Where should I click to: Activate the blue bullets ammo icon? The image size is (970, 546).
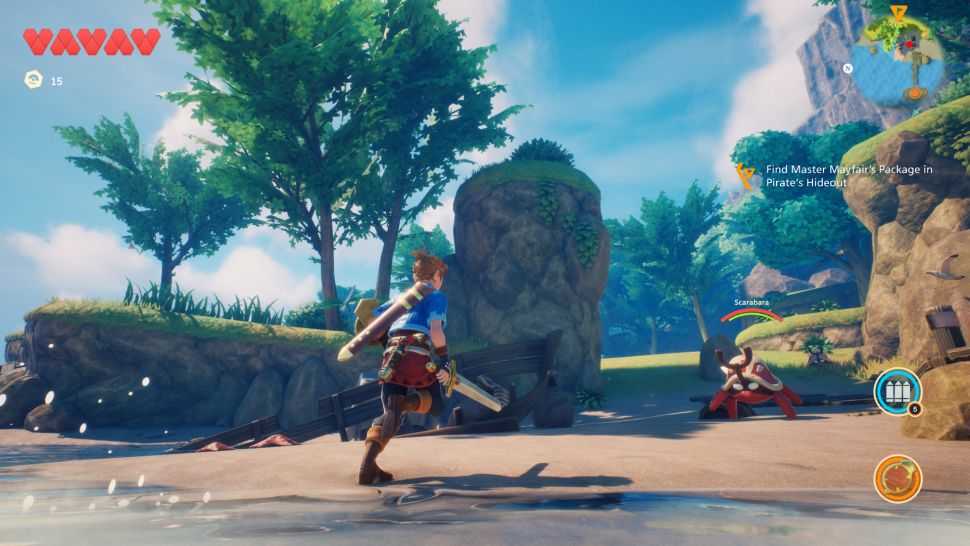point(896,392)
